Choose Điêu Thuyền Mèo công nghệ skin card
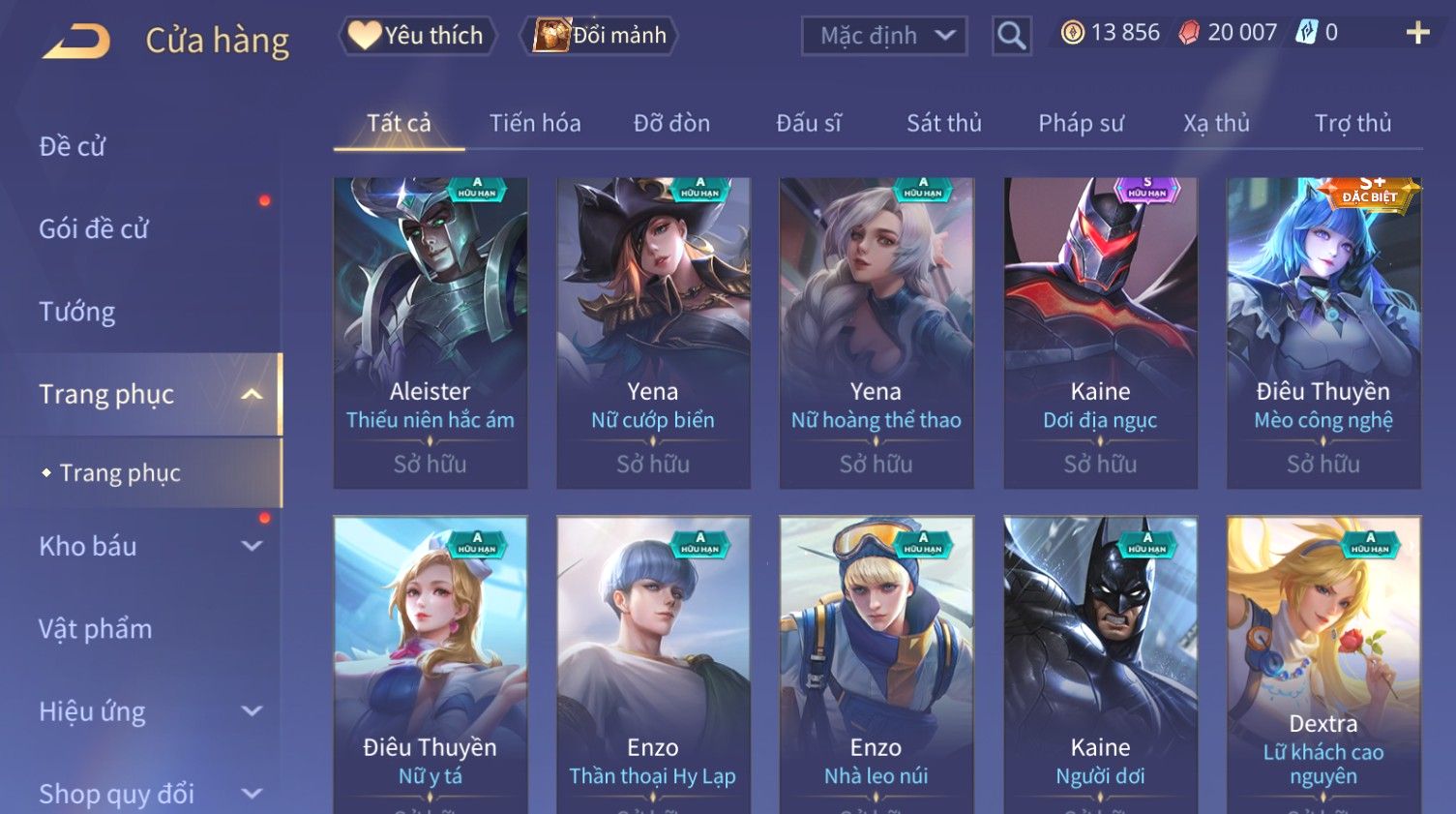The width and height of the screenshot is (1456, 814). tap(1323, 332)
